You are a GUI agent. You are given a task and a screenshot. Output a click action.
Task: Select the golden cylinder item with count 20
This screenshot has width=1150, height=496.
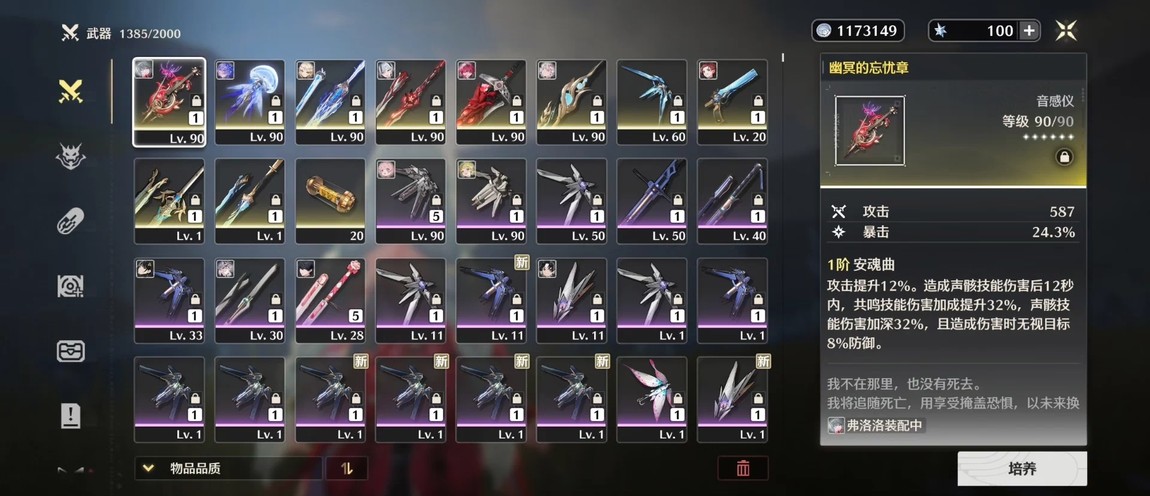click(x=330, y=201)
